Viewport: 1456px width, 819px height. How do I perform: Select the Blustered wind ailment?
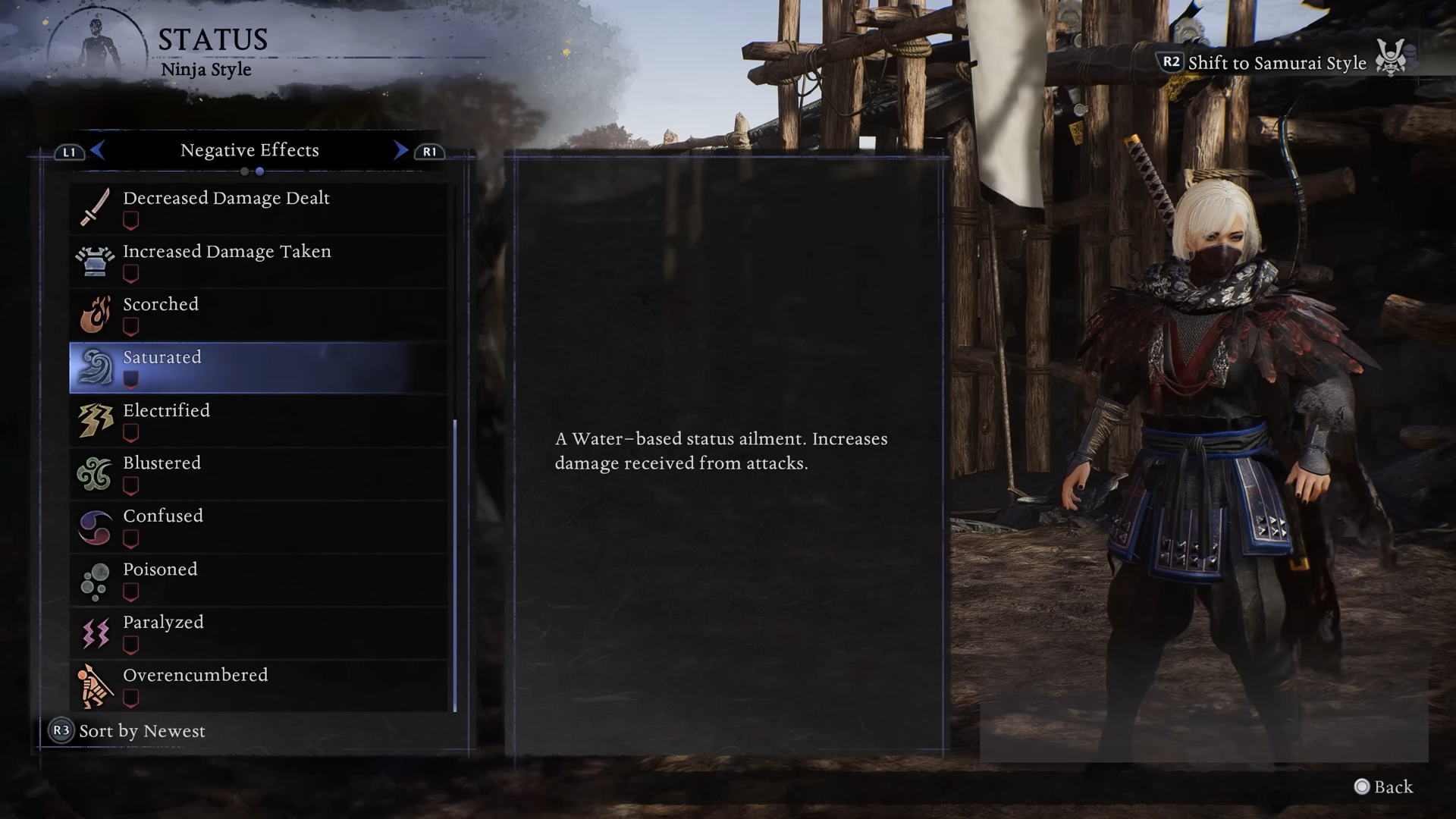(x=258, y=473)
